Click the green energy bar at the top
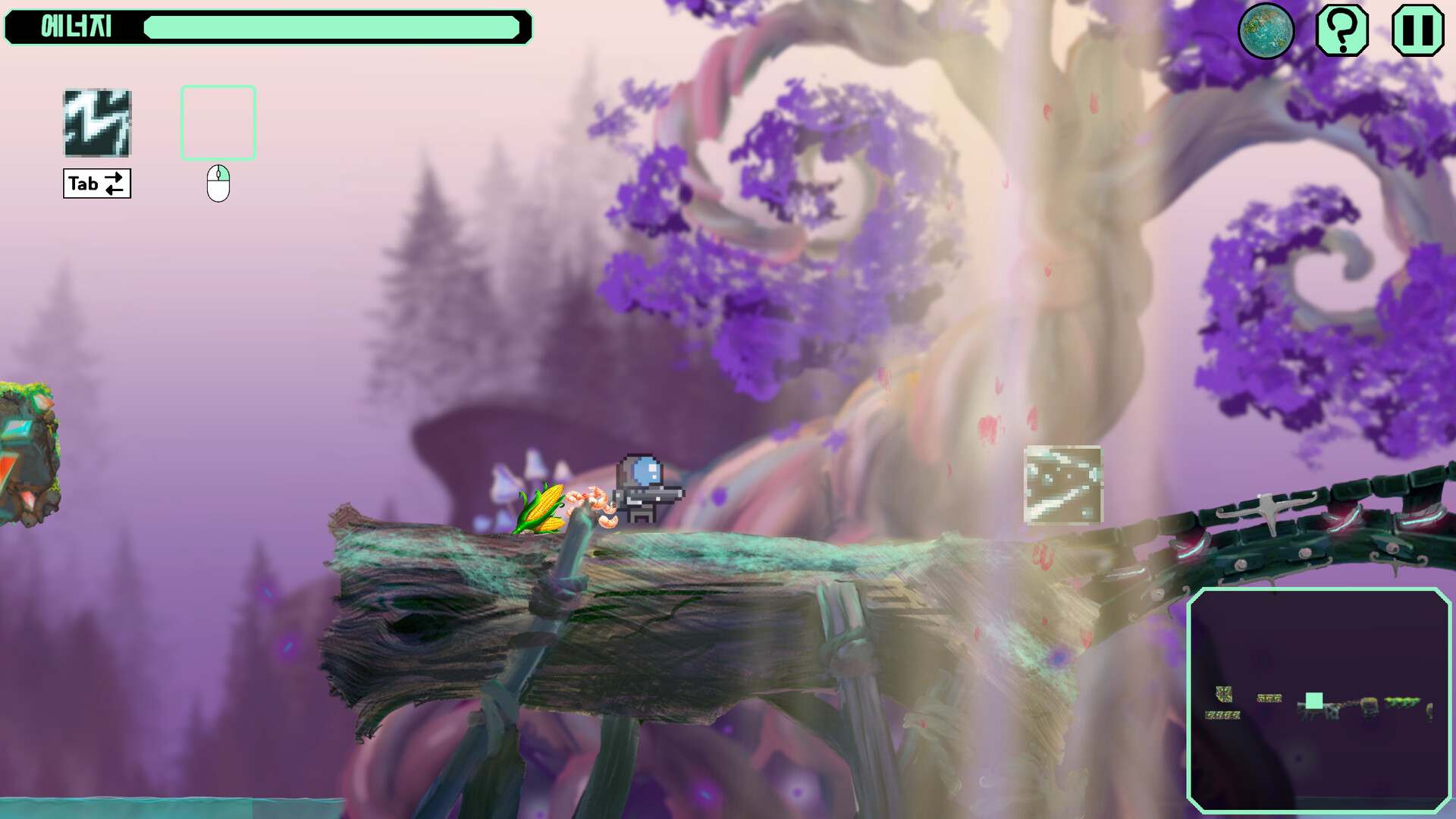This screenshot has height=819, width=1456. pyautogui.click(x=334, y=28)
